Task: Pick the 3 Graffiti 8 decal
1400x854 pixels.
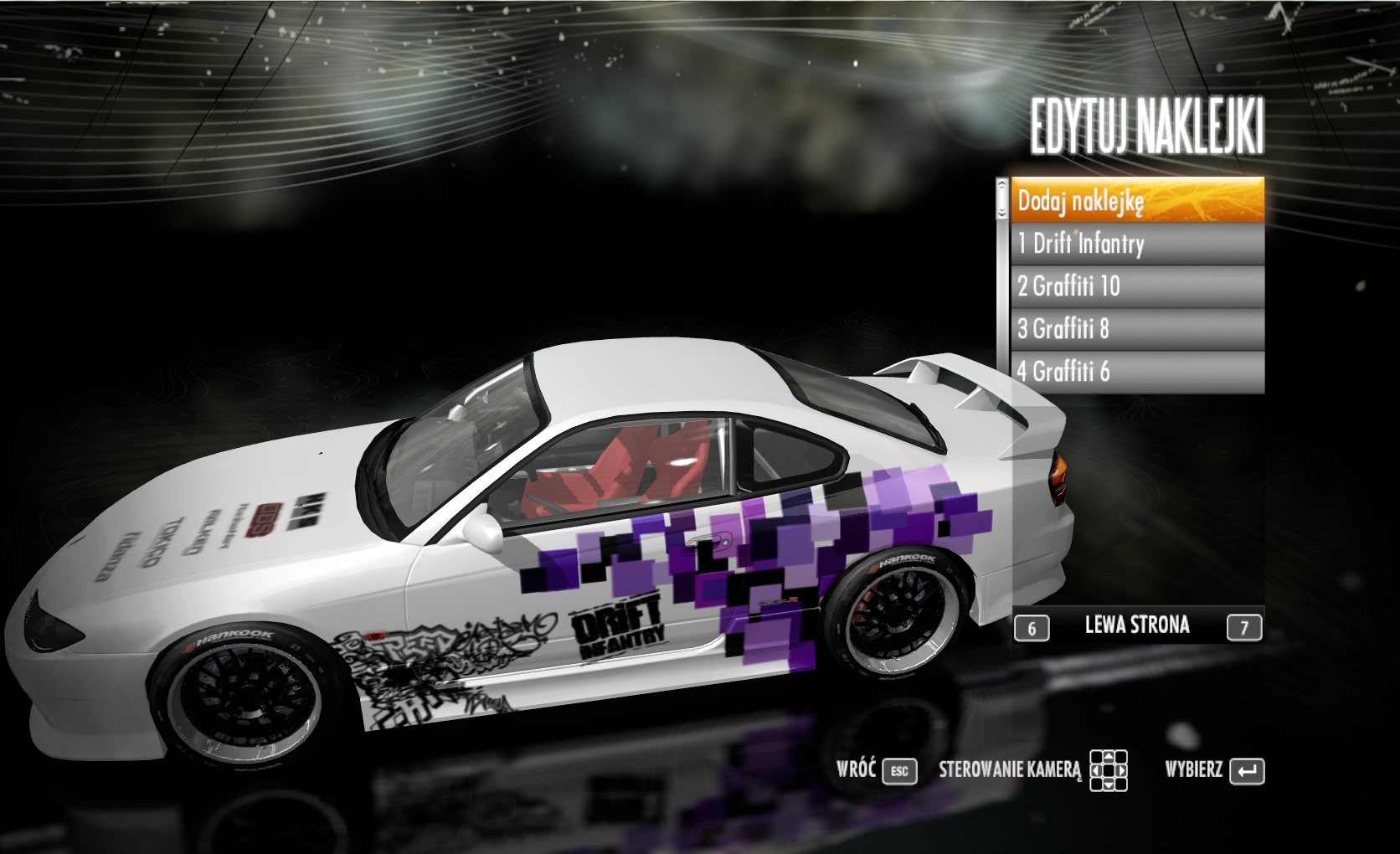Action: point(1137,329)
